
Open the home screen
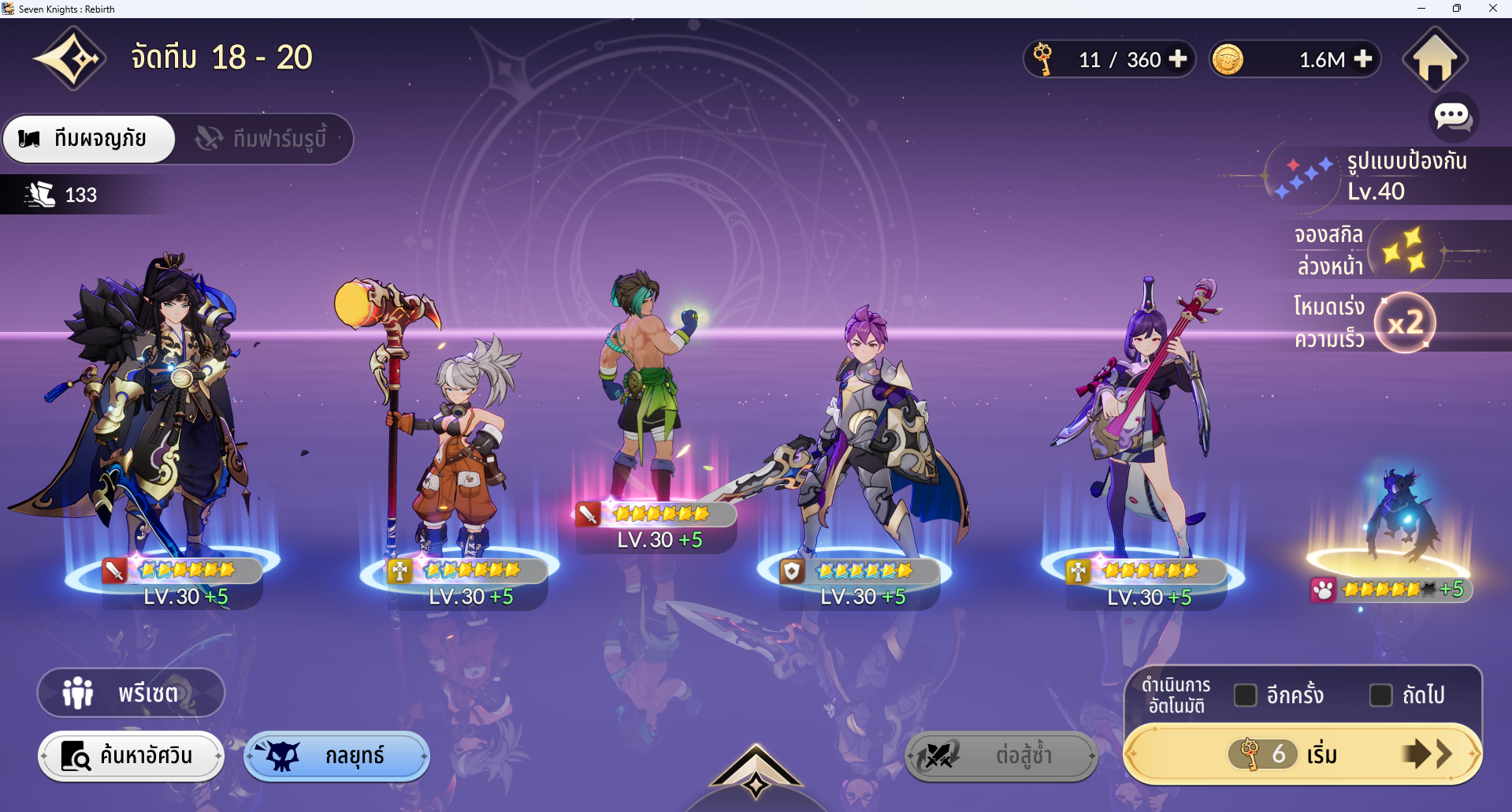pos(1434,59)
